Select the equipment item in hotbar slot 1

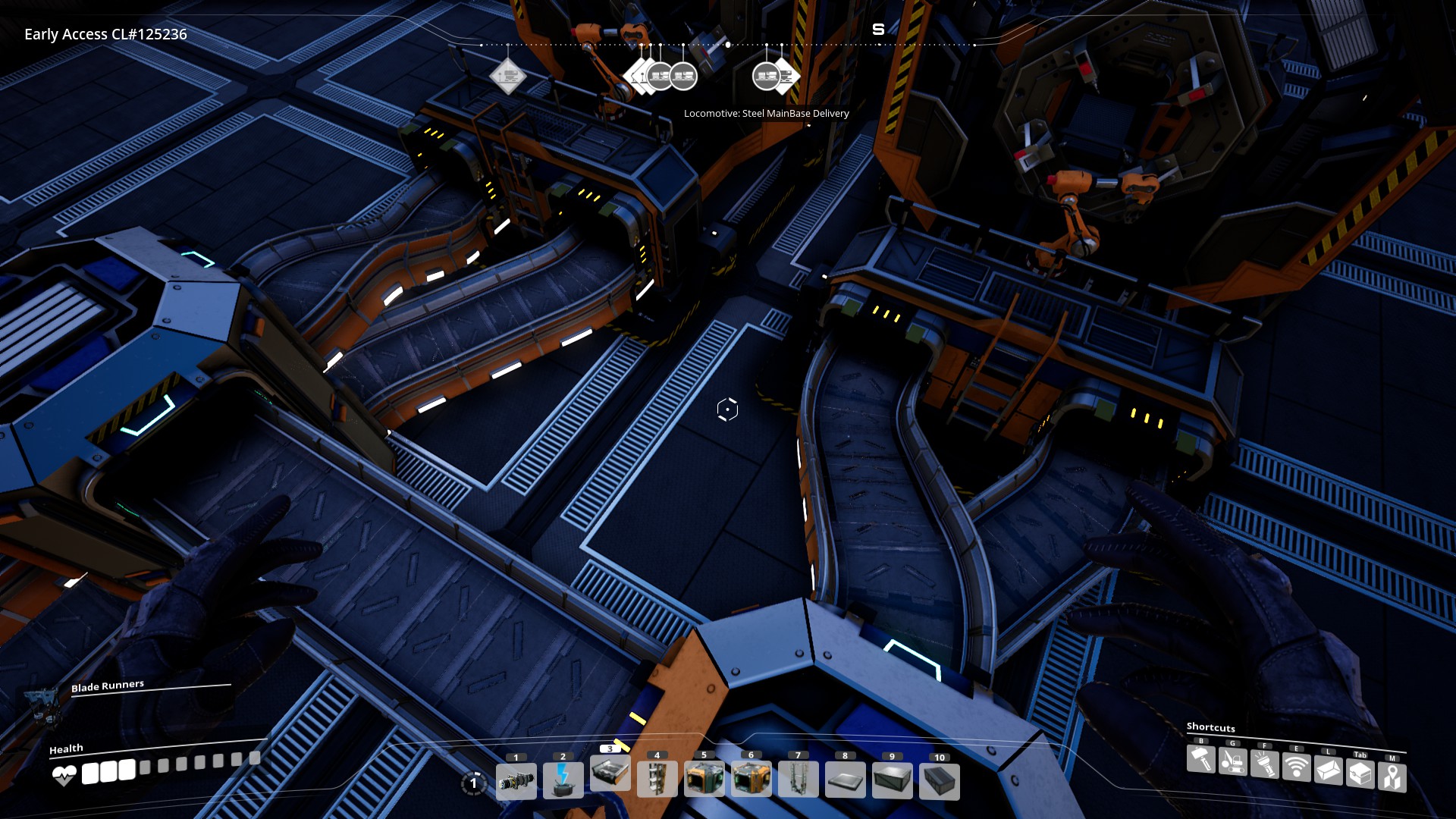click(516, 782)
